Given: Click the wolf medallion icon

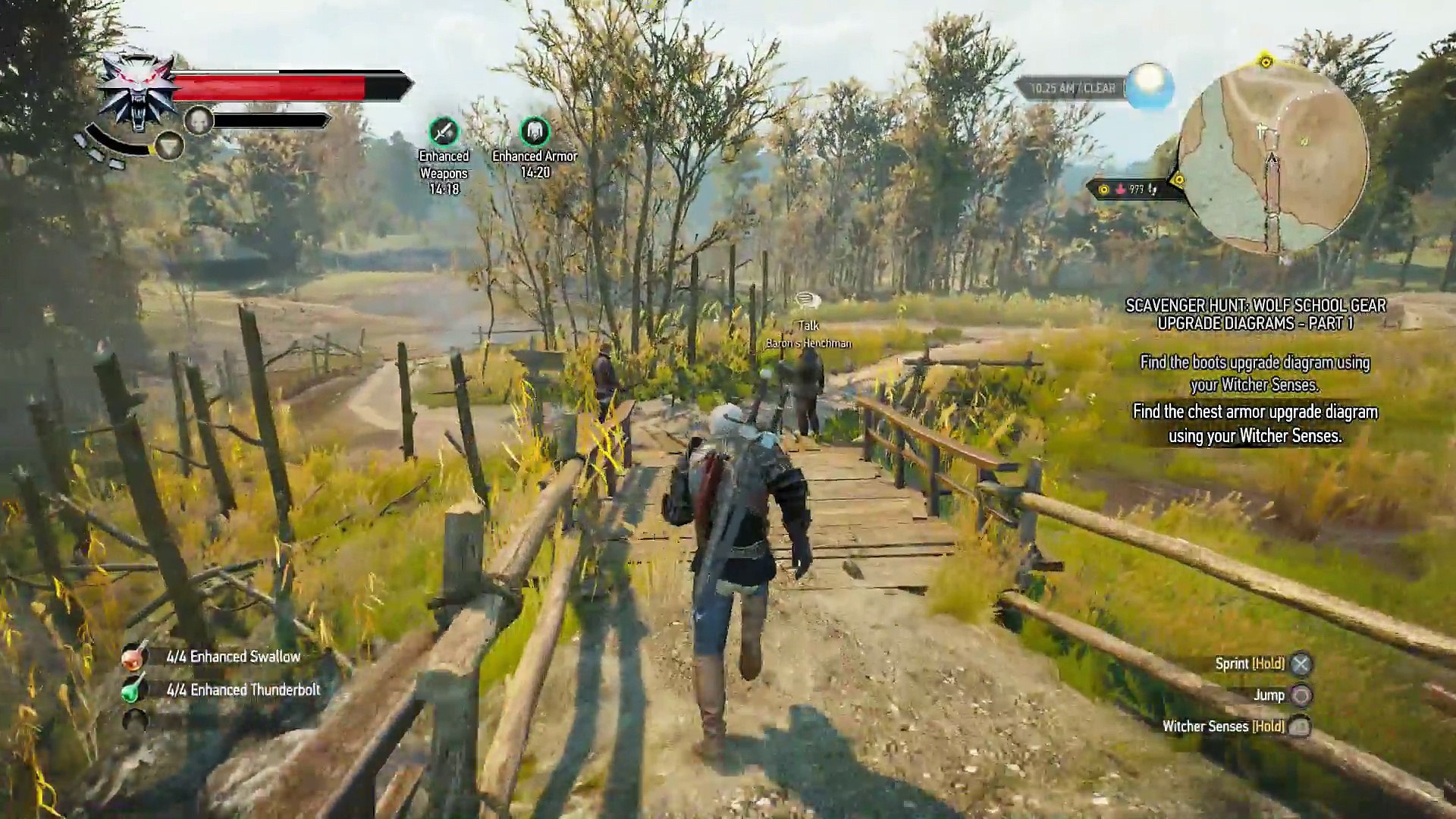Looking at the screenshot, I should click(138, 89).
